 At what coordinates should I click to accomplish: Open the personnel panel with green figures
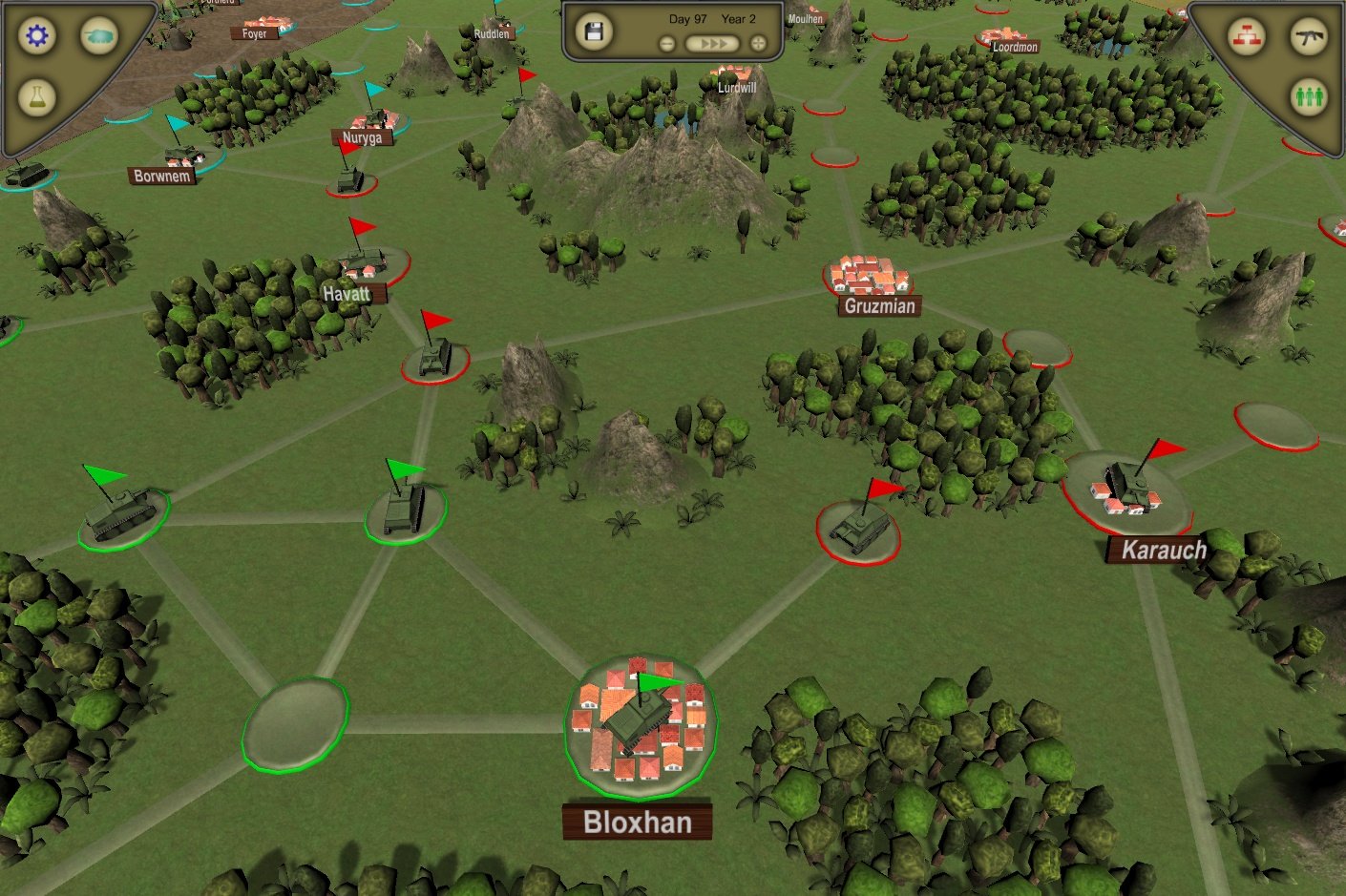(1310, 96)
